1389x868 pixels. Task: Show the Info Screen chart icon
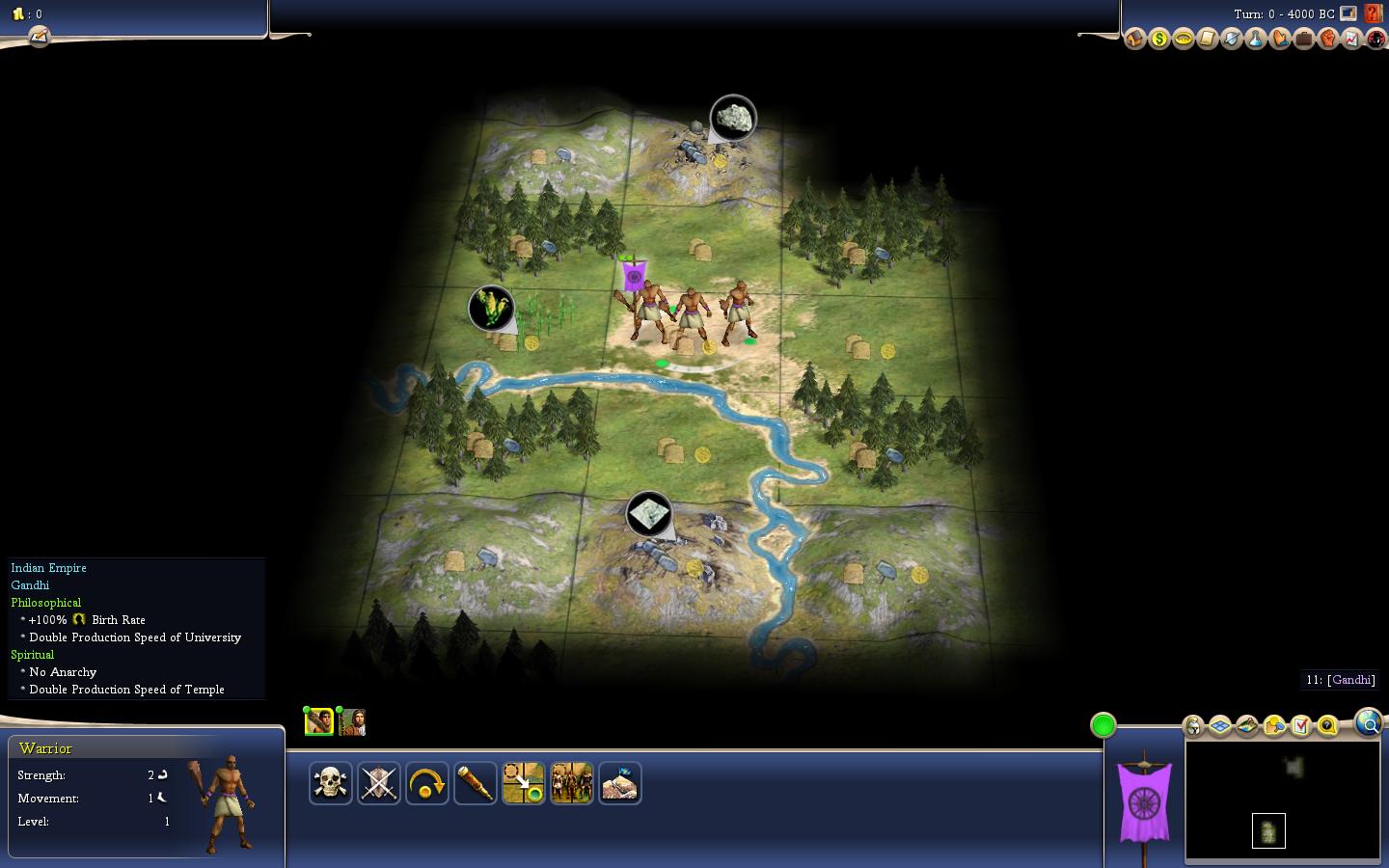pos(1351,40)
